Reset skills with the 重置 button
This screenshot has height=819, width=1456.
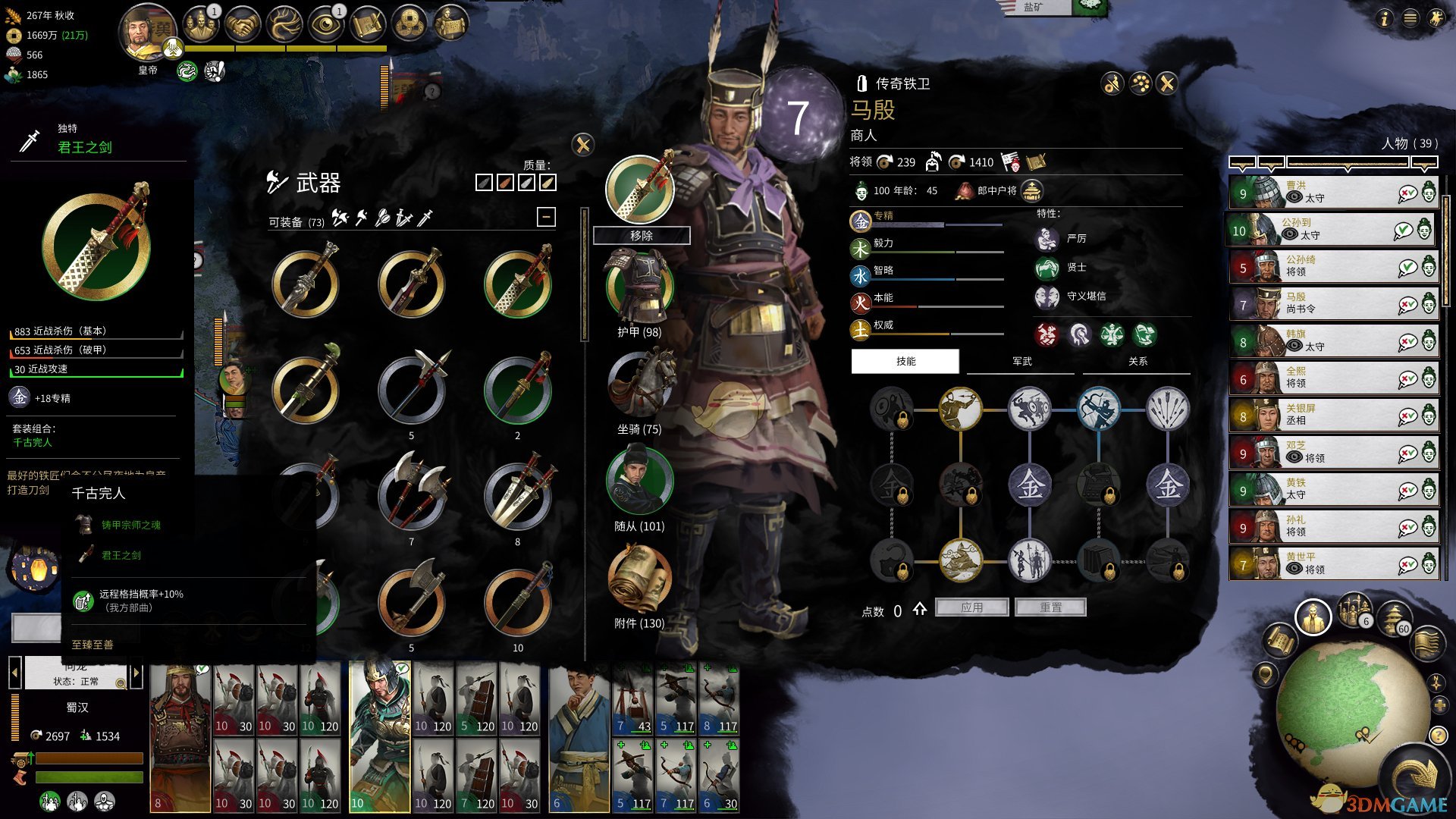1050,607
